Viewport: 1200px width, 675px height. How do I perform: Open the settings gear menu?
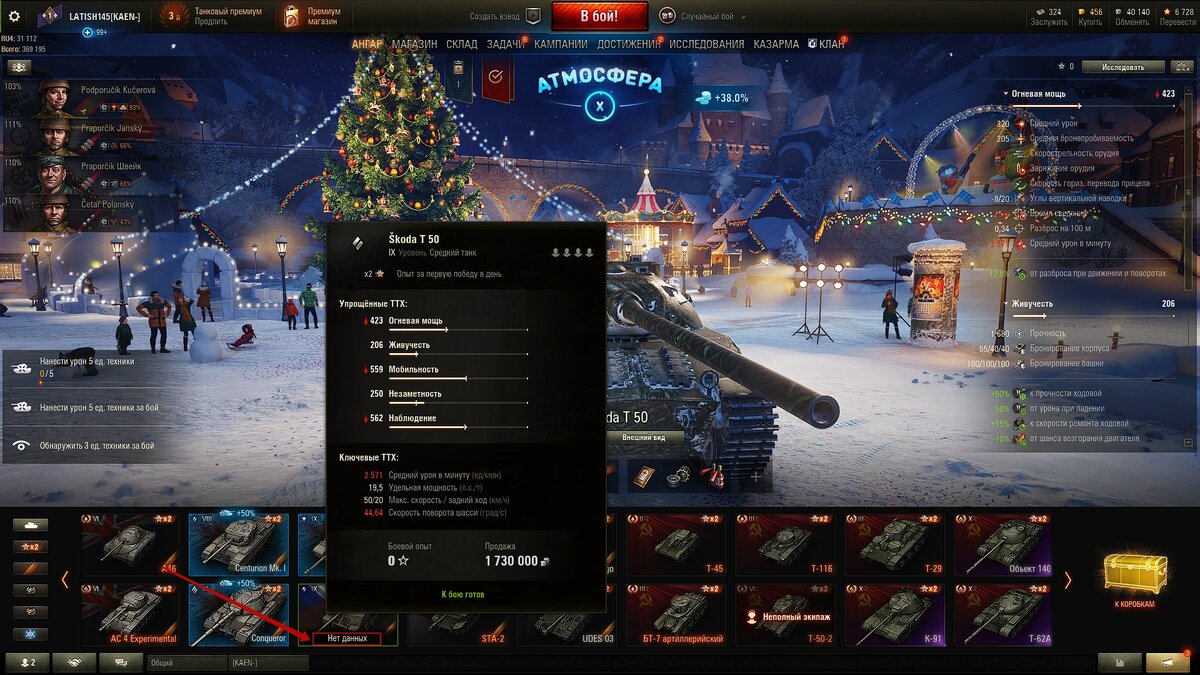pyautogui.click(x=15, y=16)
